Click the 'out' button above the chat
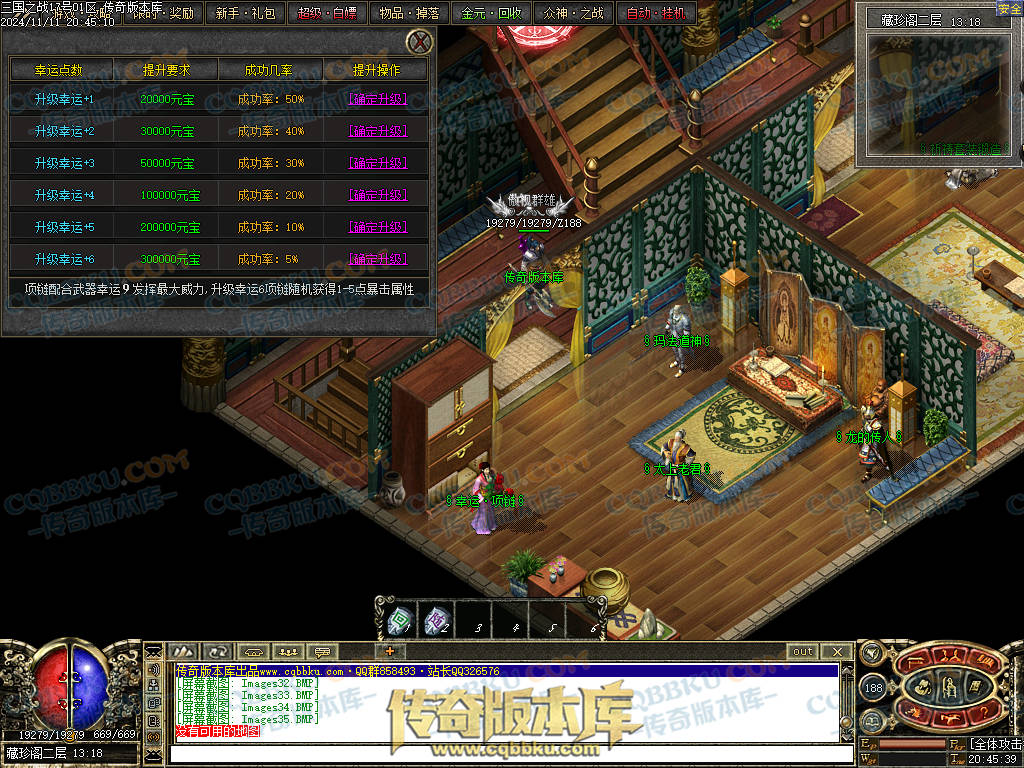This screenshot has width=1024, height=768. (x=802, y=652)
